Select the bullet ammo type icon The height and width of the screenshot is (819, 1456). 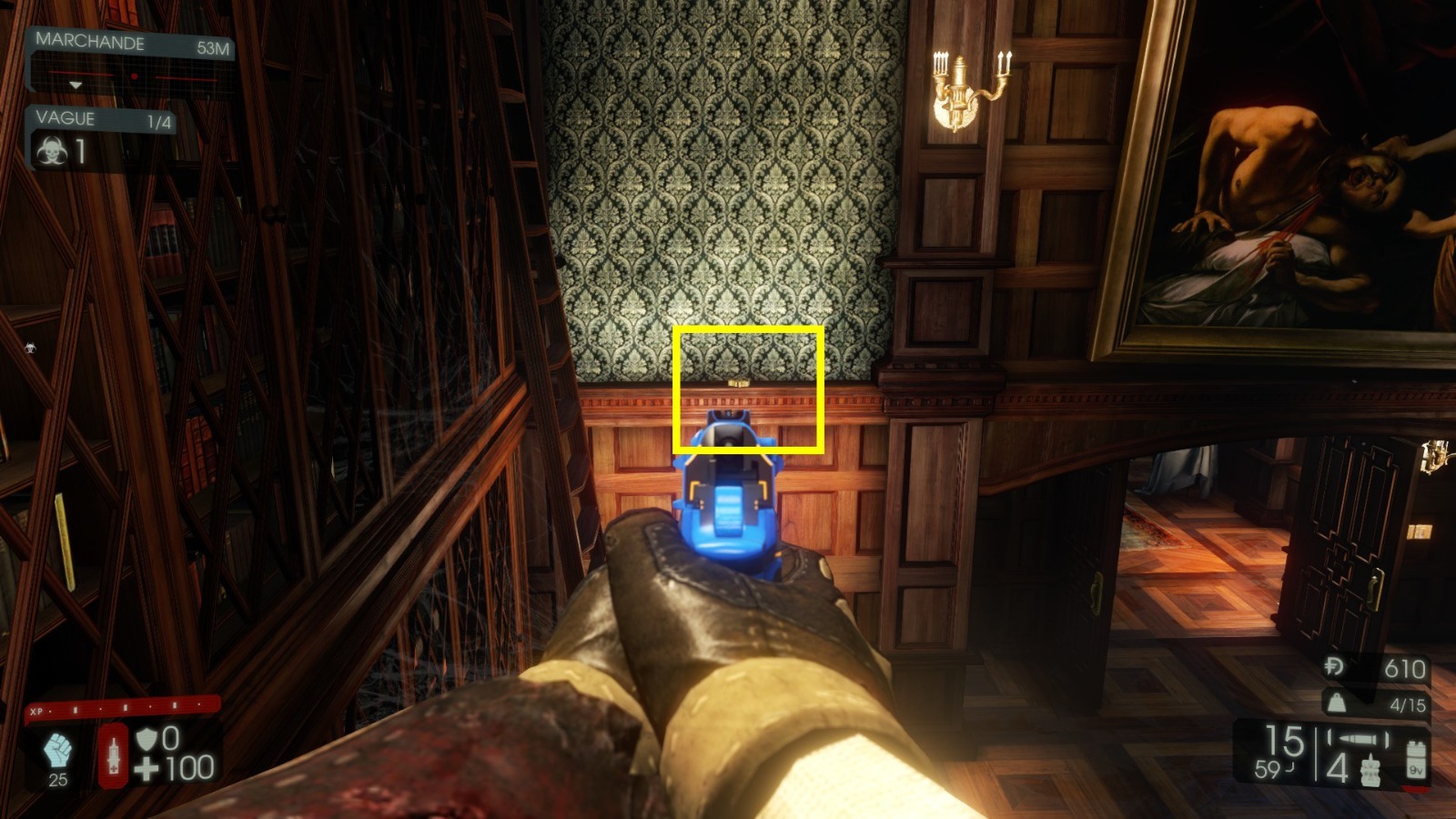pos(1360,739)
